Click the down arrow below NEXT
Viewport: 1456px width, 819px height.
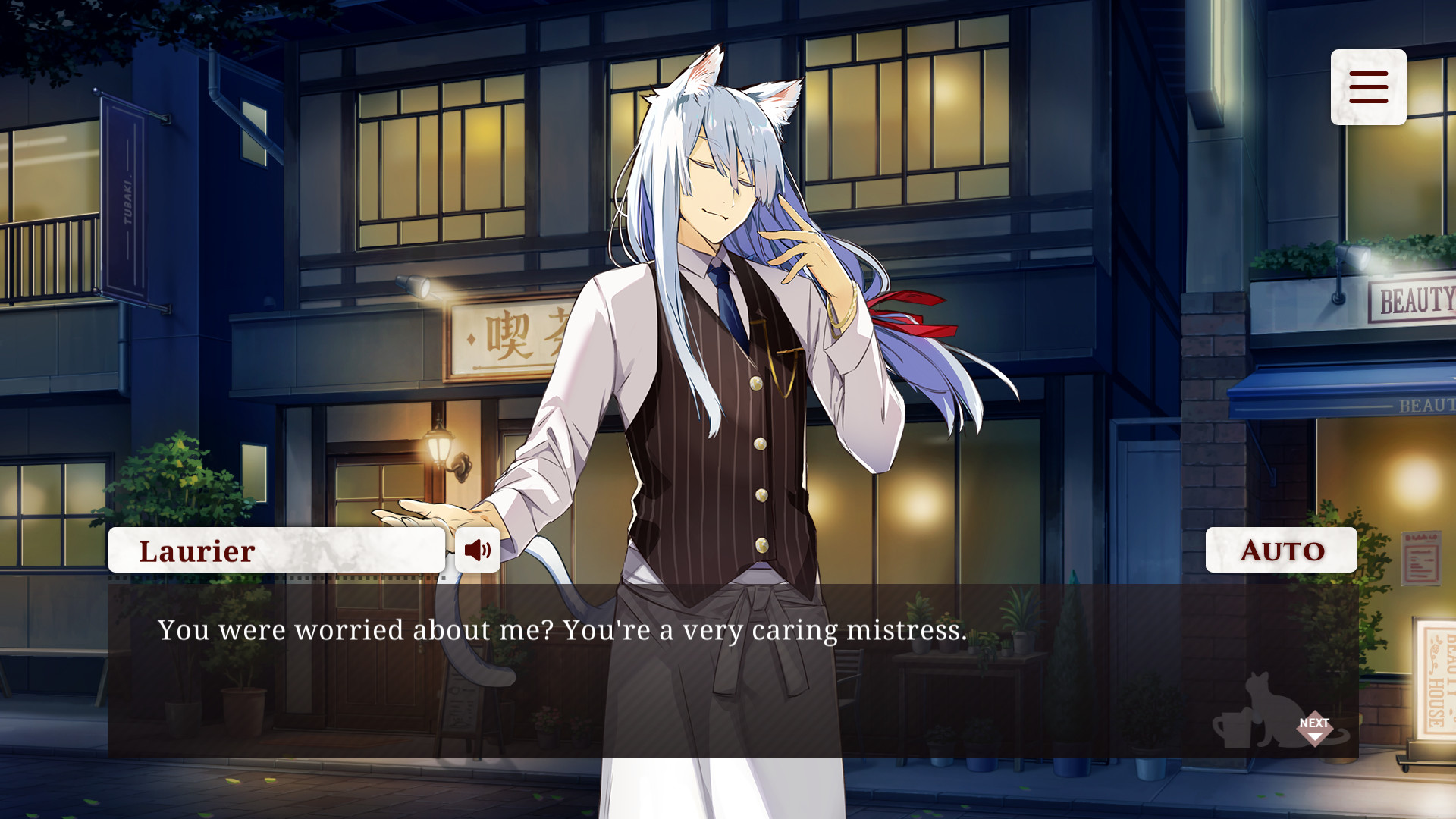point(1316,736)
